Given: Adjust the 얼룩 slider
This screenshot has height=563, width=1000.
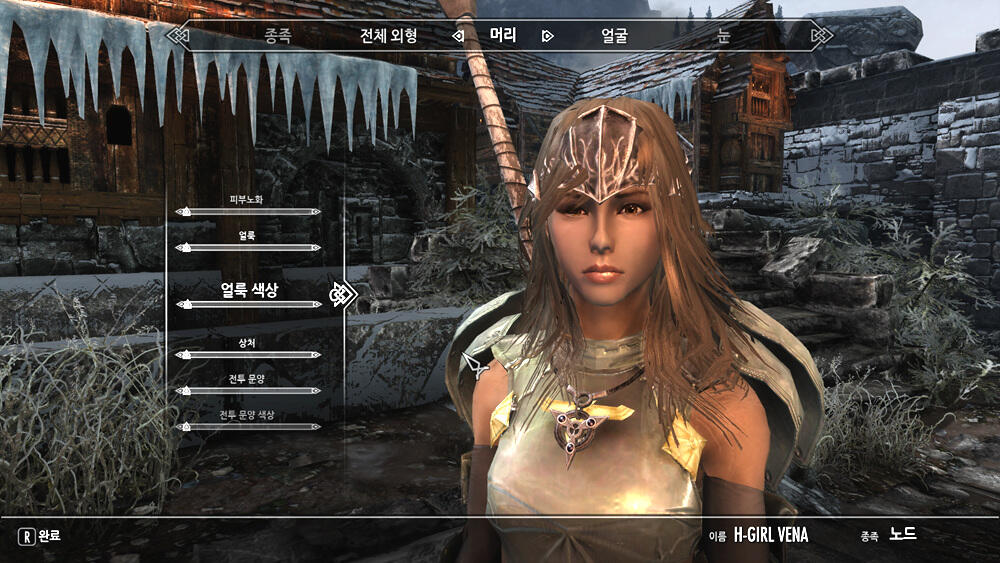Looking at the screenshot, I should pyautogui.click(x=248, y=247).
